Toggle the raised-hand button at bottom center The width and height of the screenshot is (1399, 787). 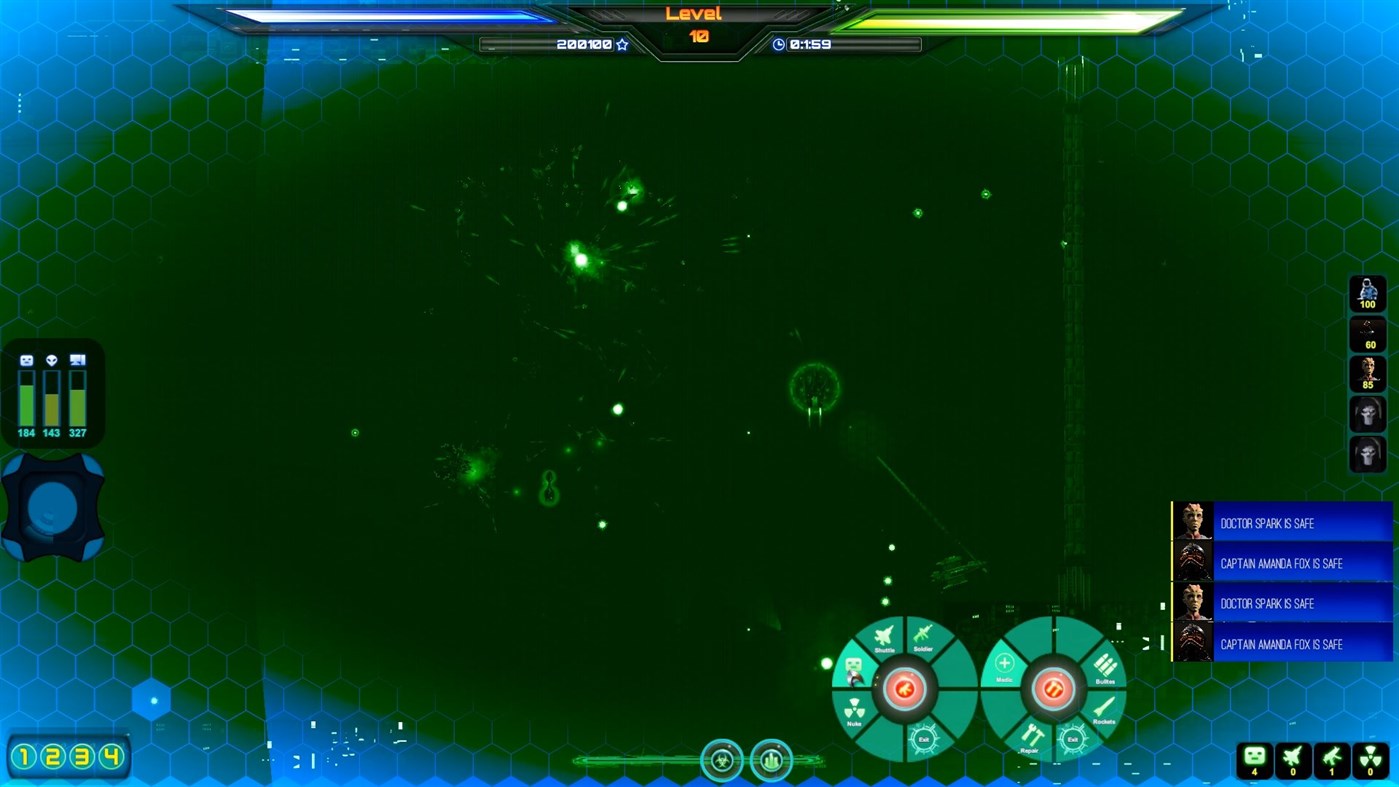click(770, 760)
